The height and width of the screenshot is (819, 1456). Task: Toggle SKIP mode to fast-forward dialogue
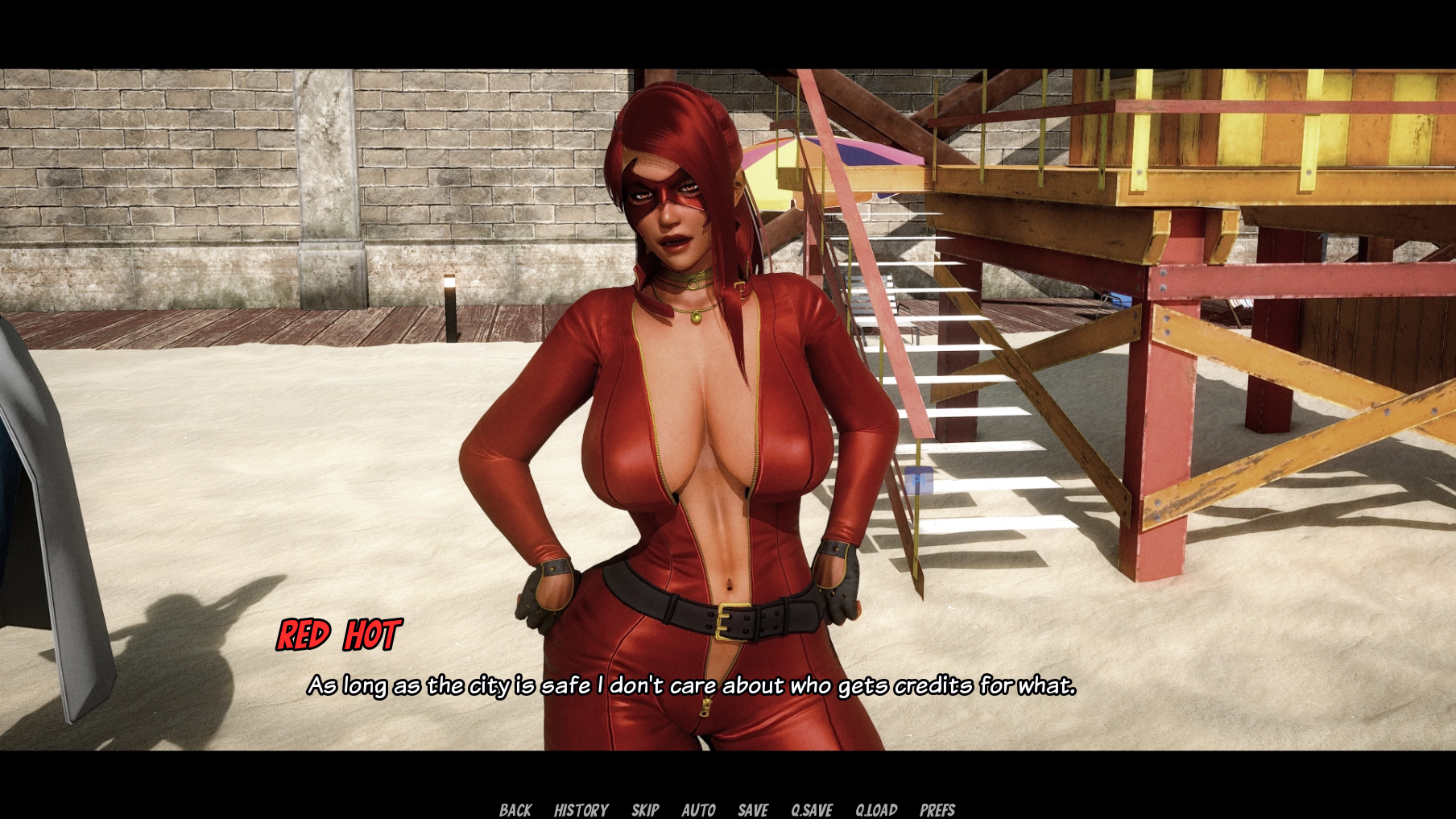tap(647, 809)
